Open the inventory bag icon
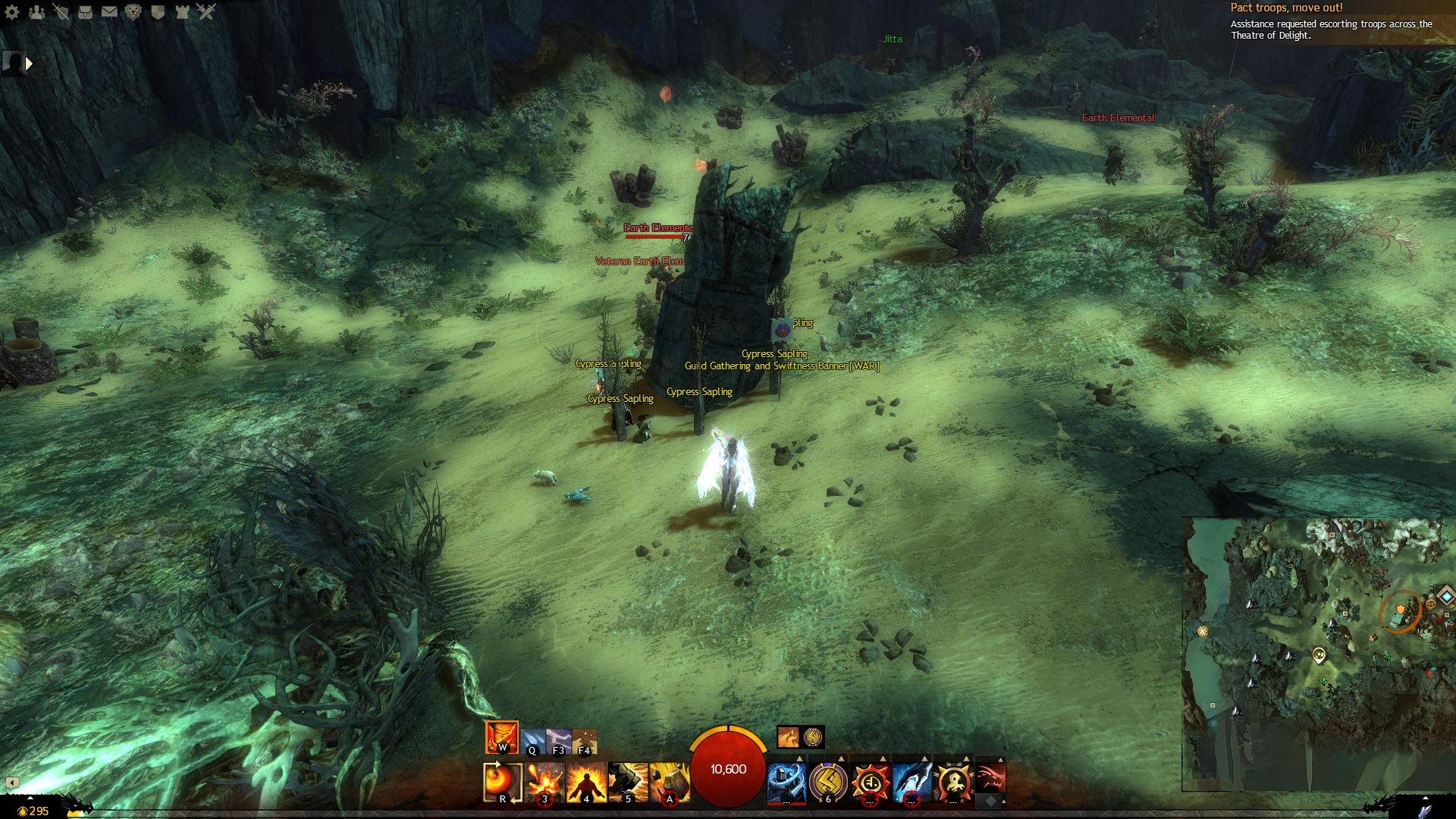The height and width of the screenshot is (819, 1456). click(x=85, y=11)
